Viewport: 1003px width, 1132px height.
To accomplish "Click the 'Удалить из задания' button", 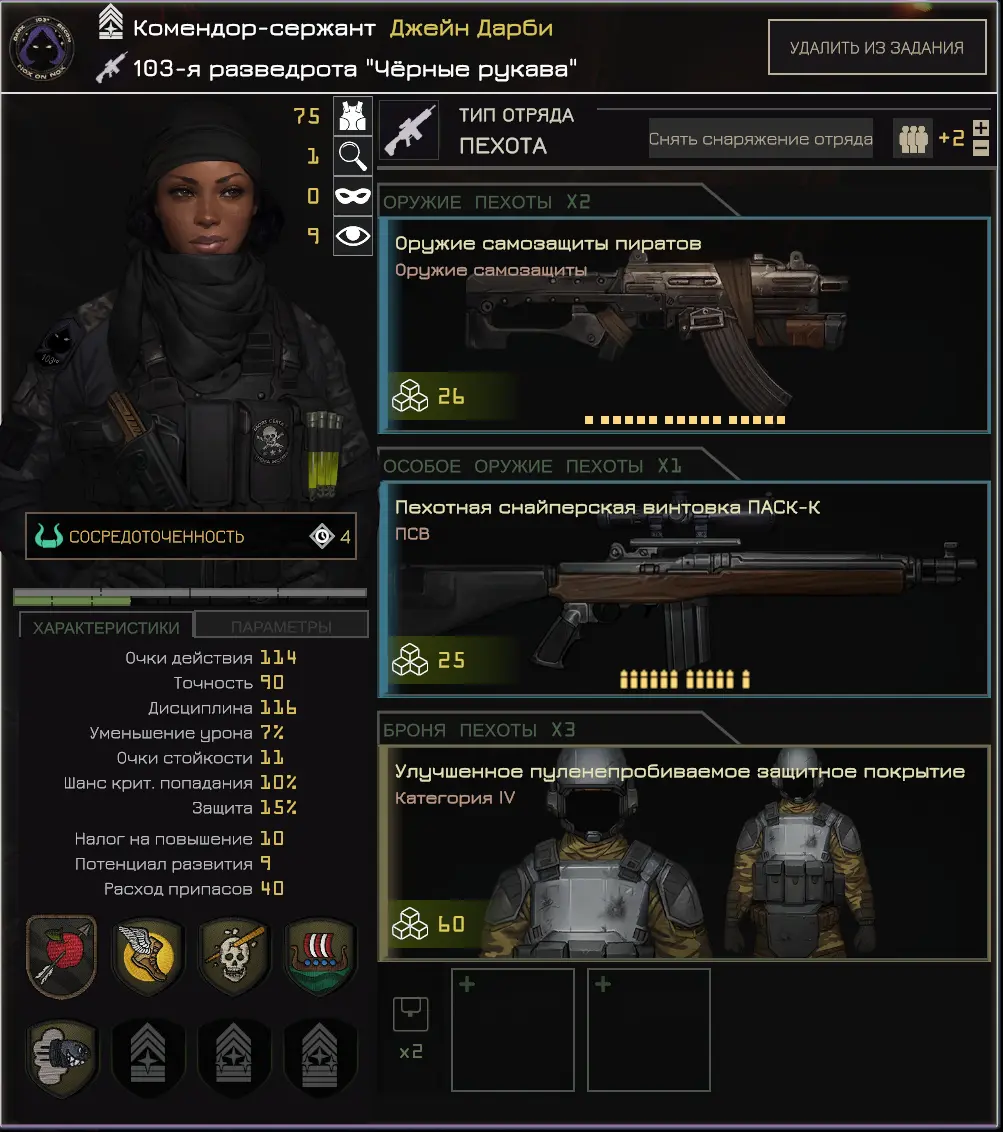I will pos(876,47).
